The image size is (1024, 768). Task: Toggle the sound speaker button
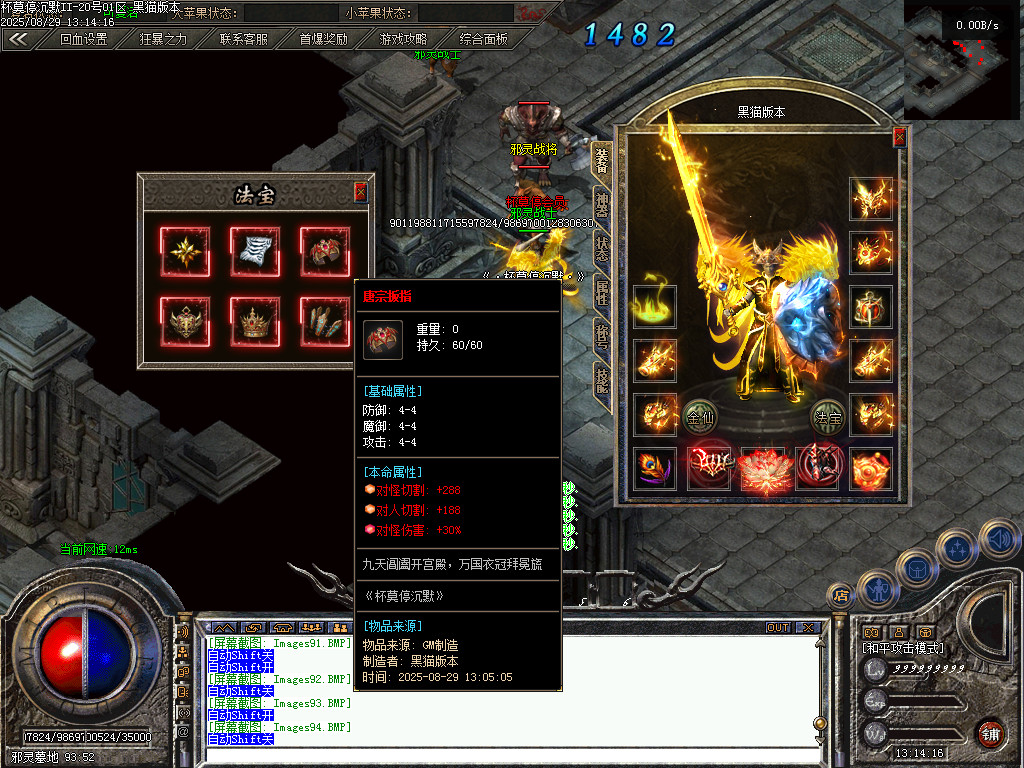coord(1000,539)
